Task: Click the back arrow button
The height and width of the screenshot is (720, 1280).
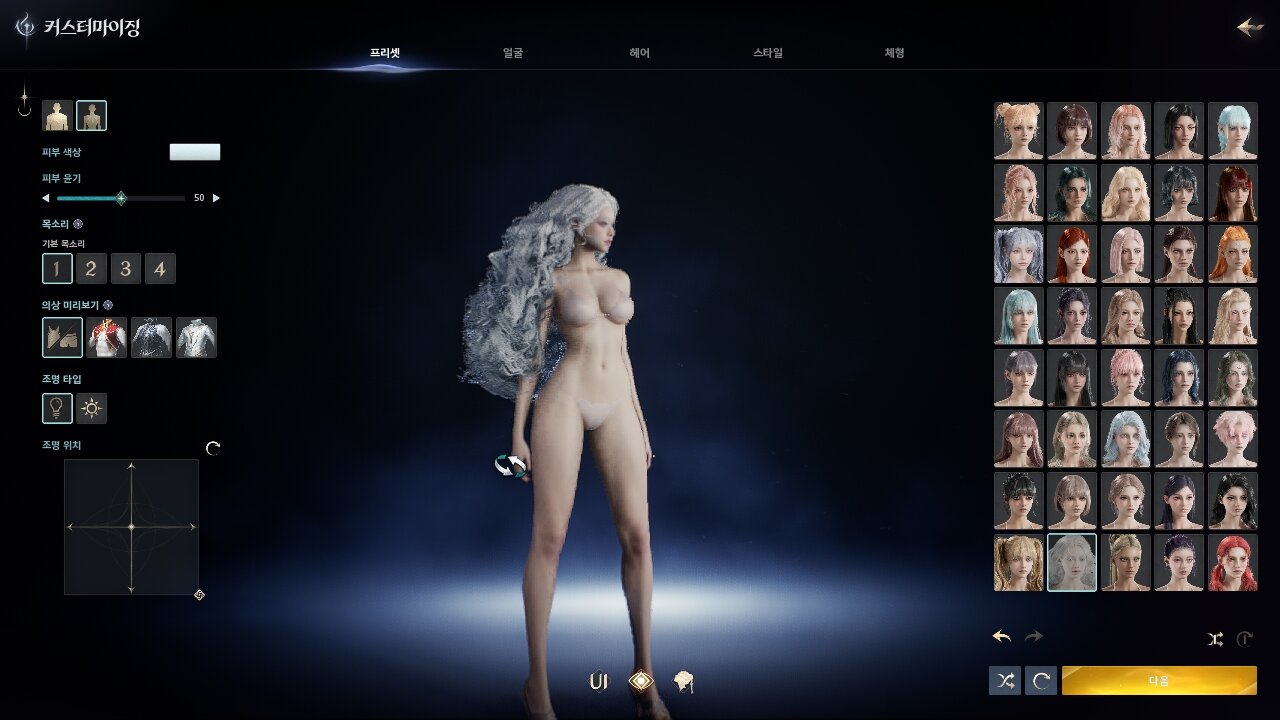Action: 1250,27
